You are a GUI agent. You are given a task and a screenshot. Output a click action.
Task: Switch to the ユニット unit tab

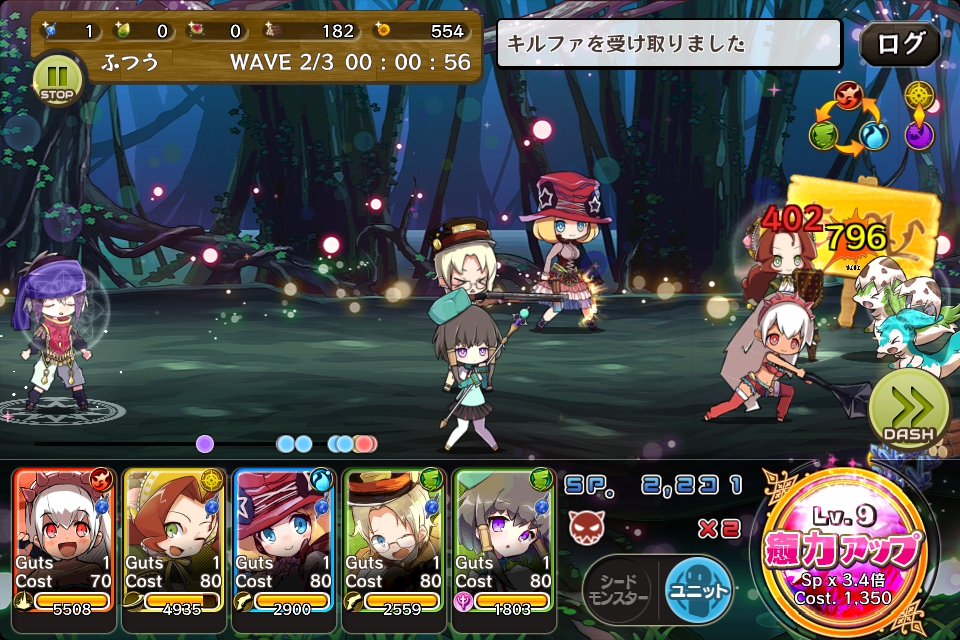697,588
